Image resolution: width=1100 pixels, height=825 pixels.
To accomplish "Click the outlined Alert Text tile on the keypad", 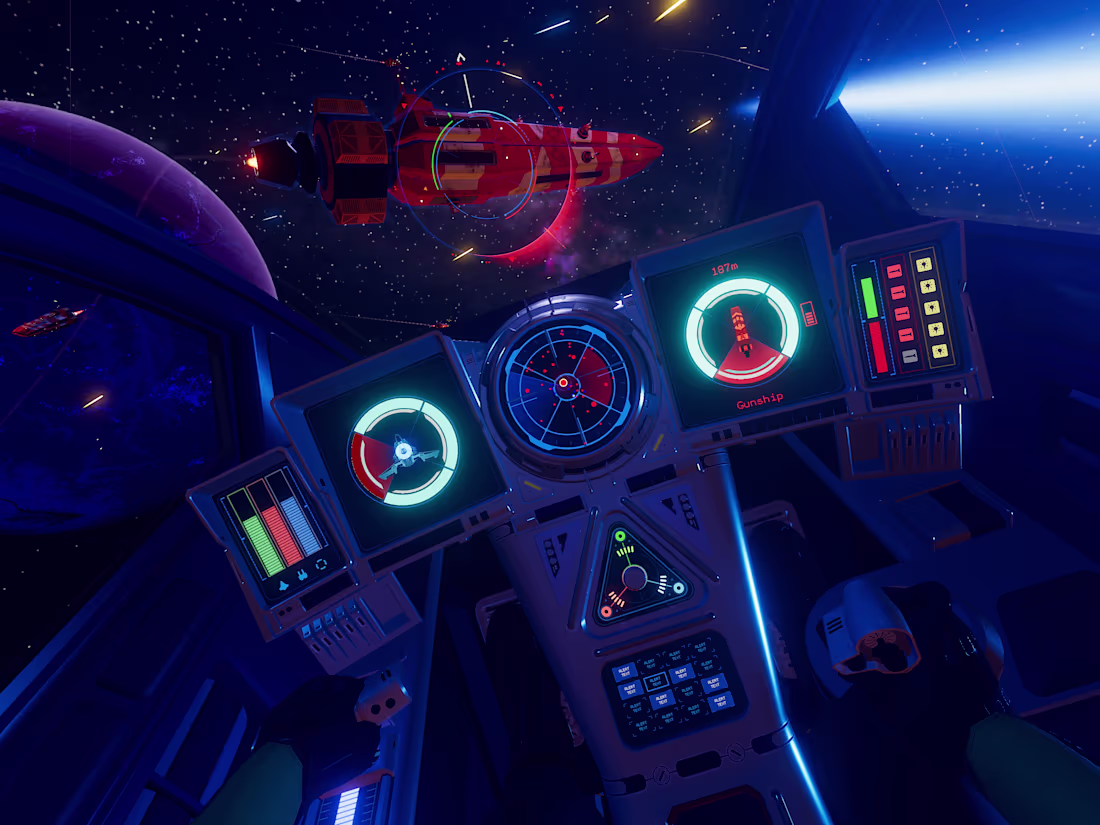I will click(x=656, y=681).
